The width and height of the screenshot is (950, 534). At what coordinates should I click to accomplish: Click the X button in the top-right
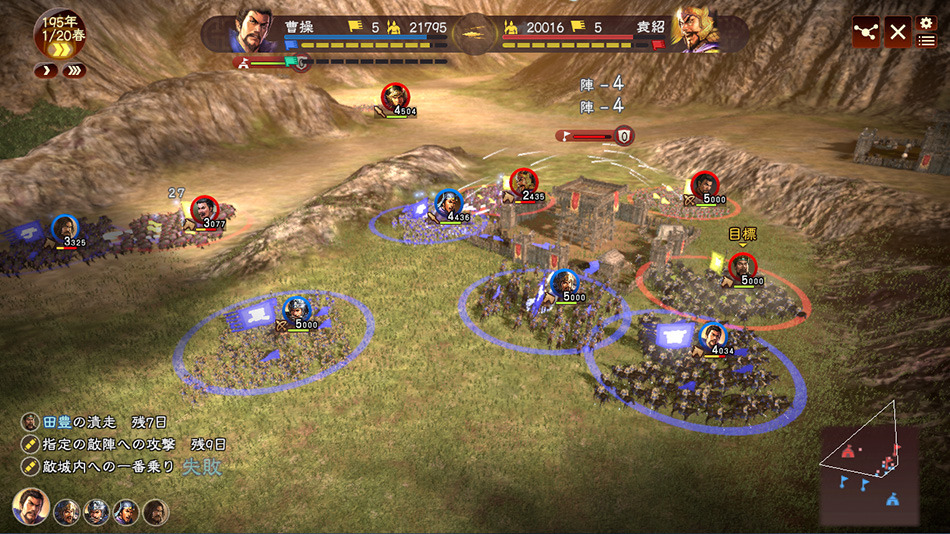898,31
